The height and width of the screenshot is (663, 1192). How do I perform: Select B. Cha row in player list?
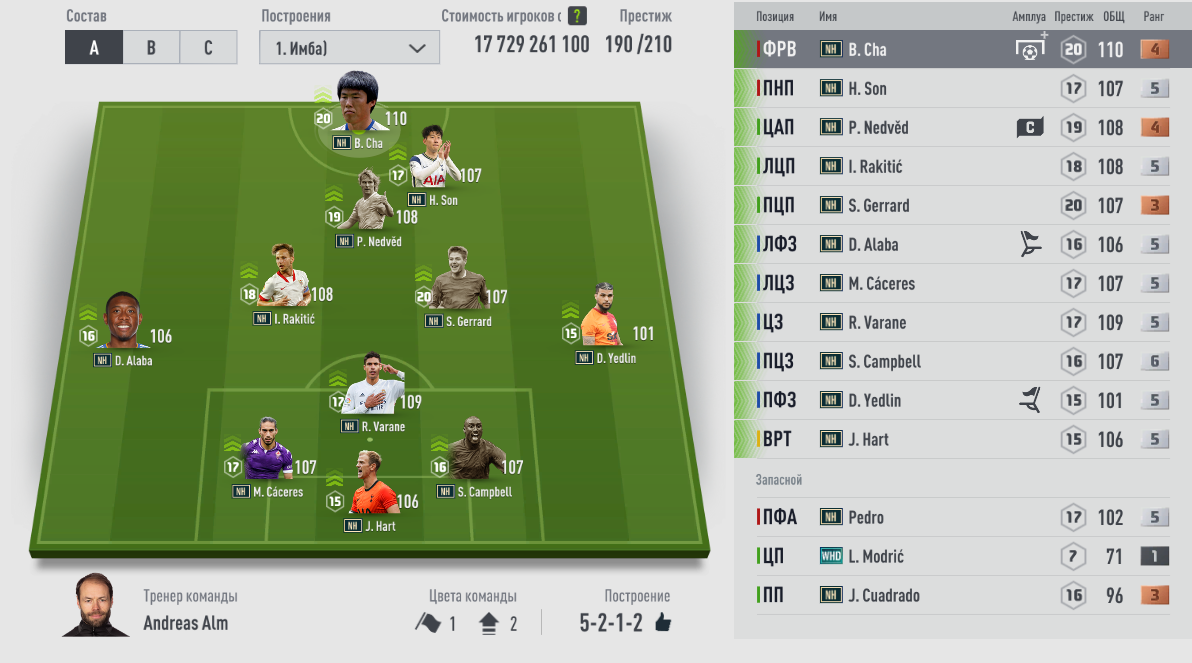coord(960,50)
